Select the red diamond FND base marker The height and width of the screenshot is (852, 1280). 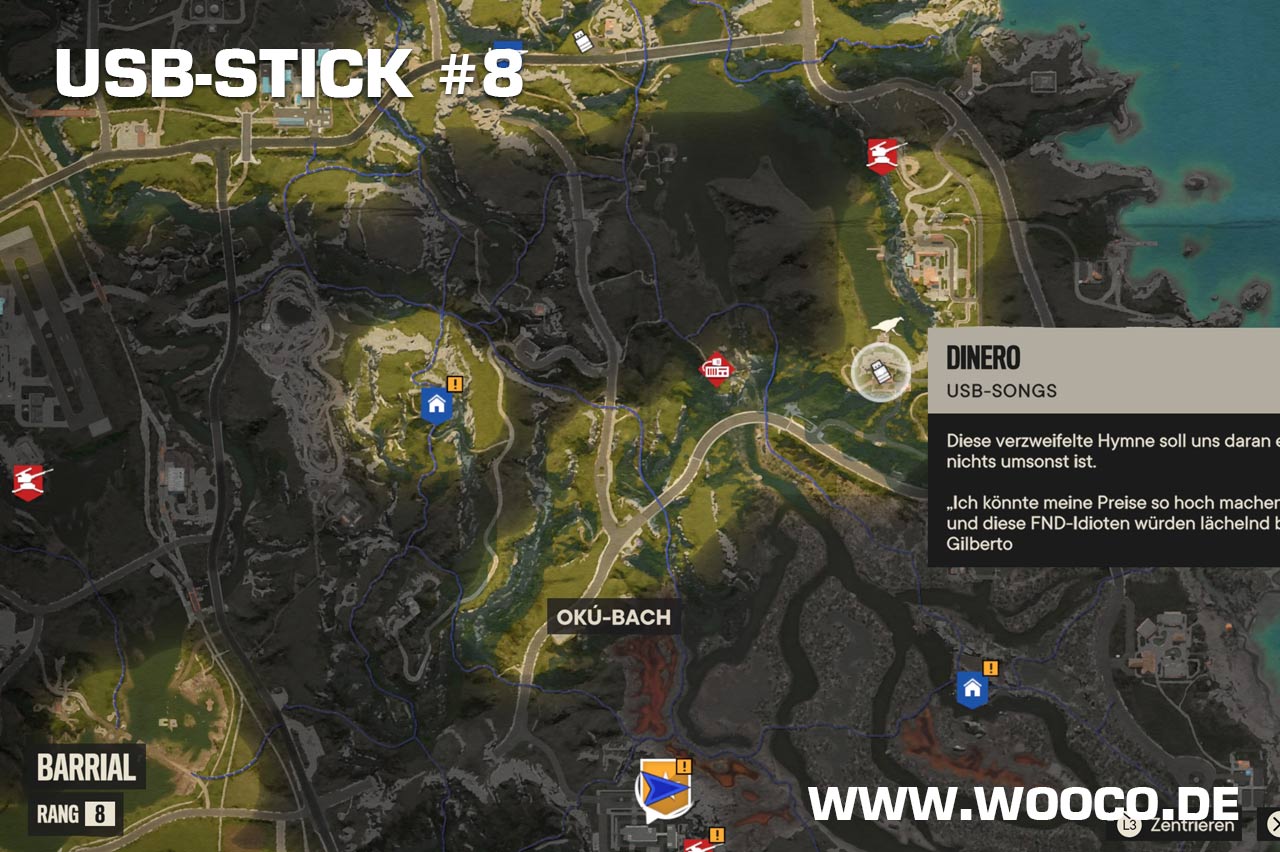[x=716, y=369]
